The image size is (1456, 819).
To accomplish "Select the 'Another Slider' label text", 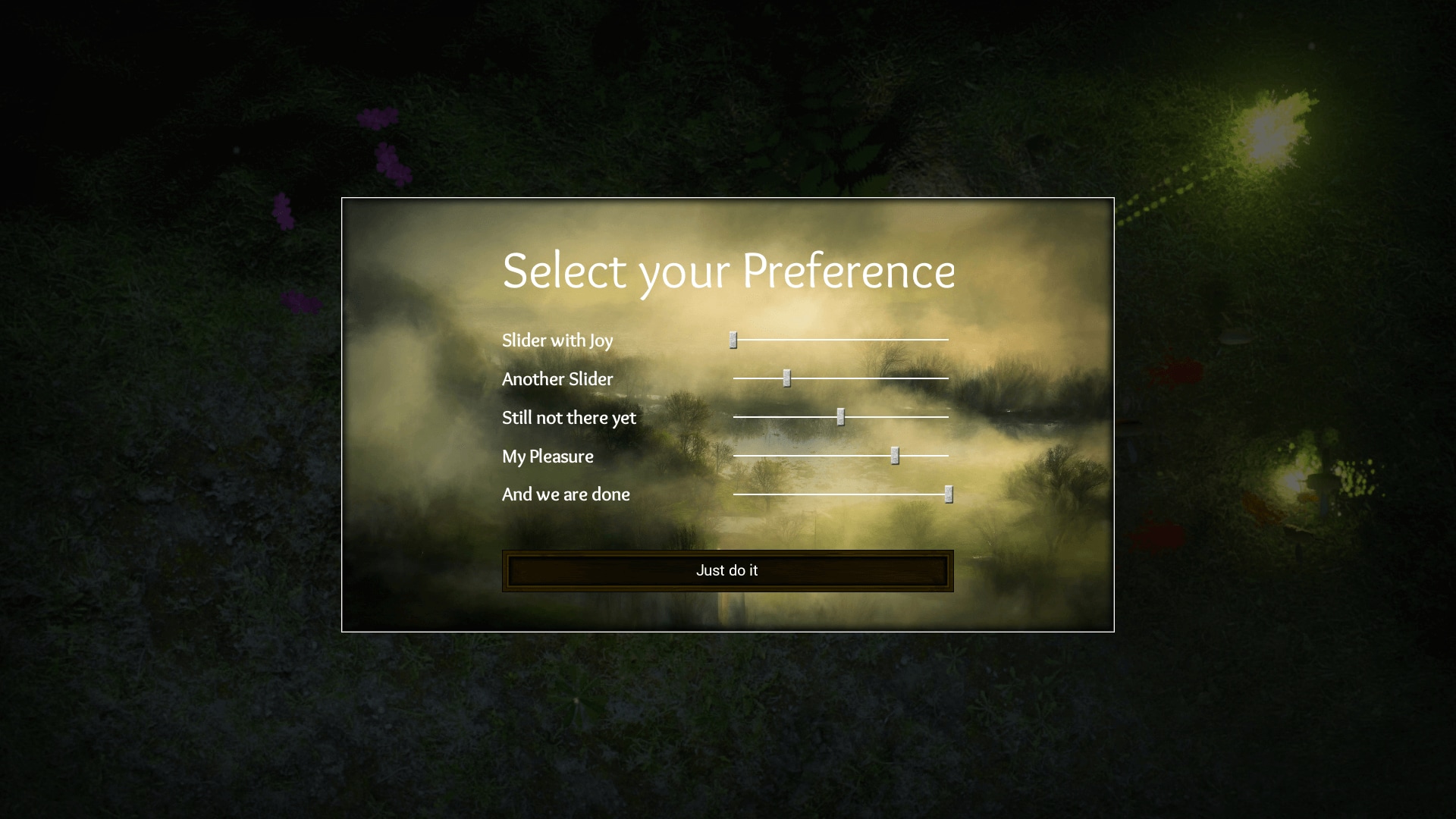I will (x=557, y=379).
